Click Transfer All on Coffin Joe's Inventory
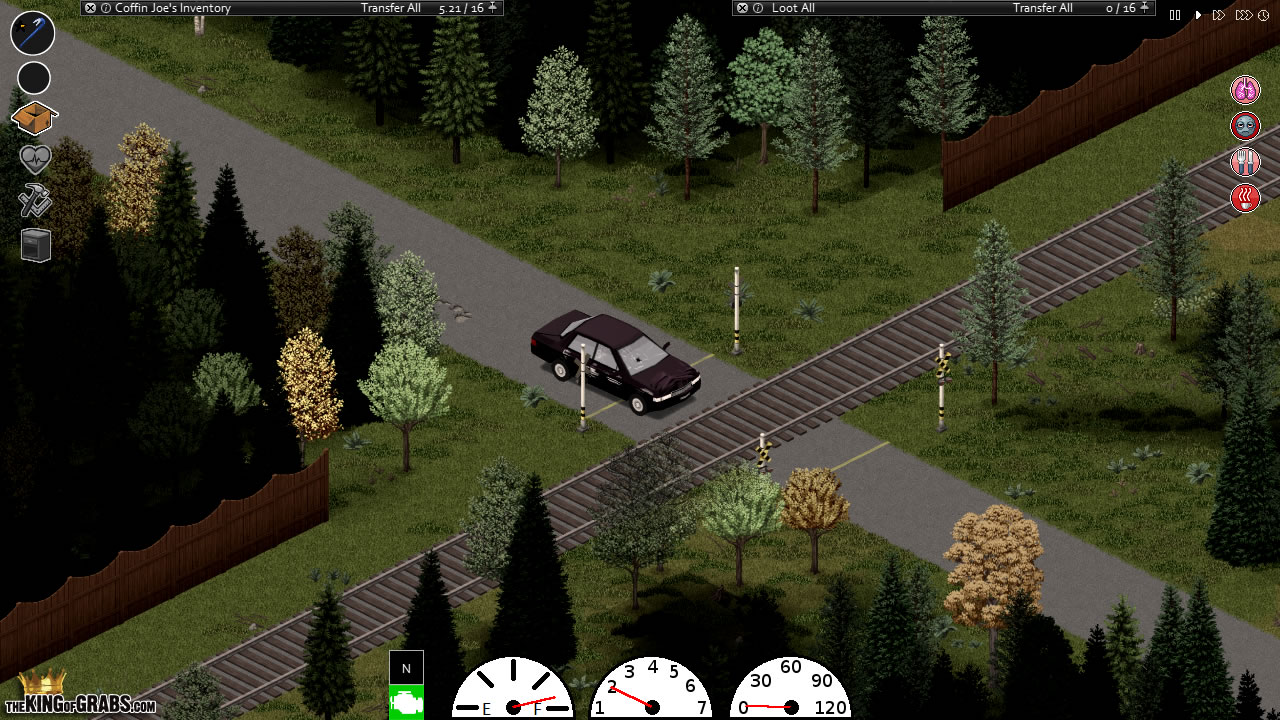The width and height of the screenshot is (1280, 720). tap(391, 8)
